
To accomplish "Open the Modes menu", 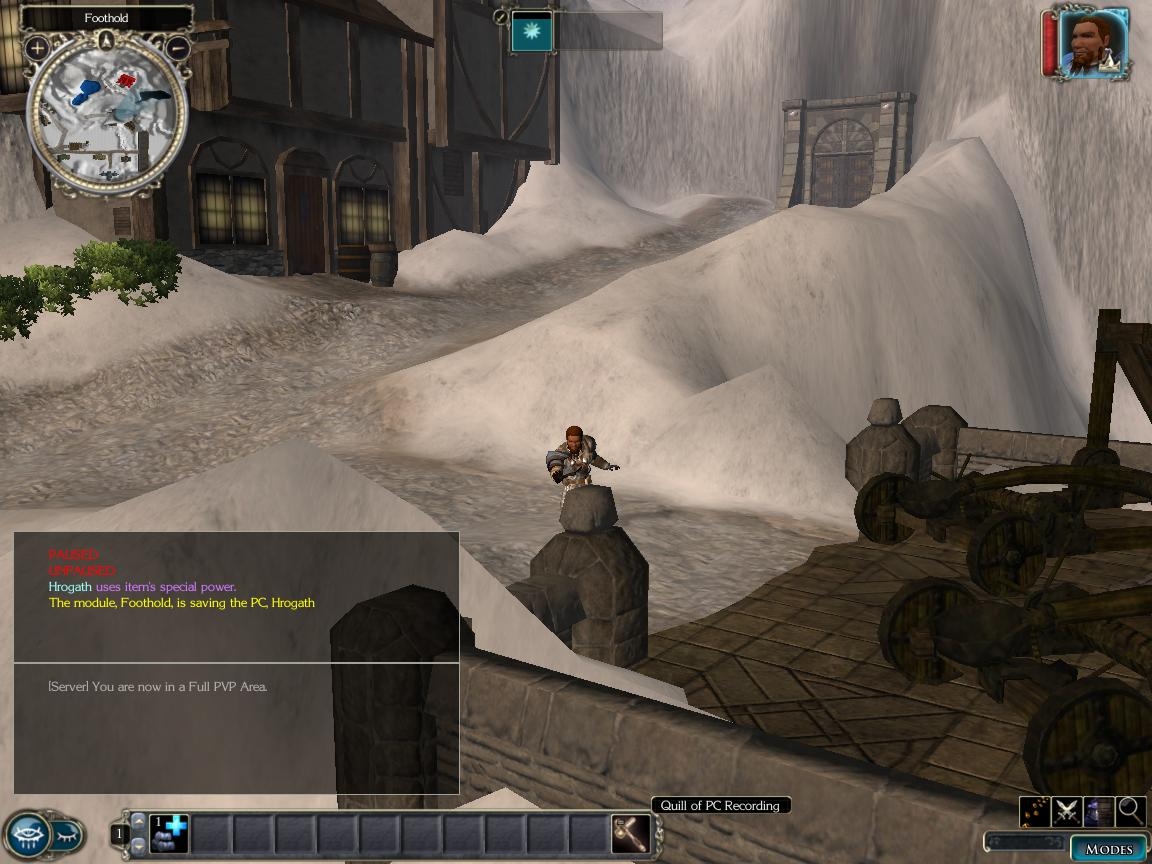I will click(1108, 849).
